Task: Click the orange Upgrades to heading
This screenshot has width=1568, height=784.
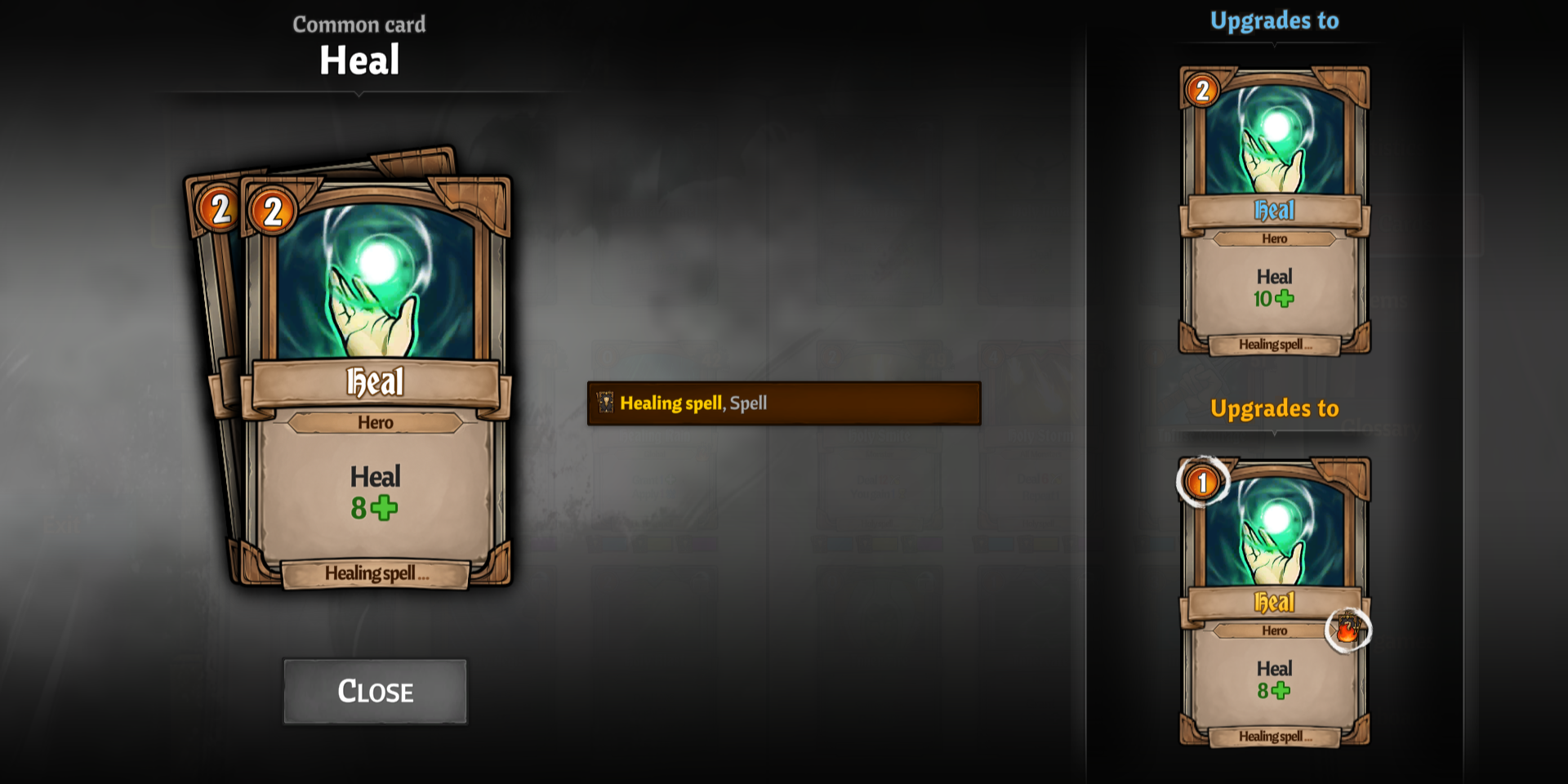Action: (x=1274, y=408)
